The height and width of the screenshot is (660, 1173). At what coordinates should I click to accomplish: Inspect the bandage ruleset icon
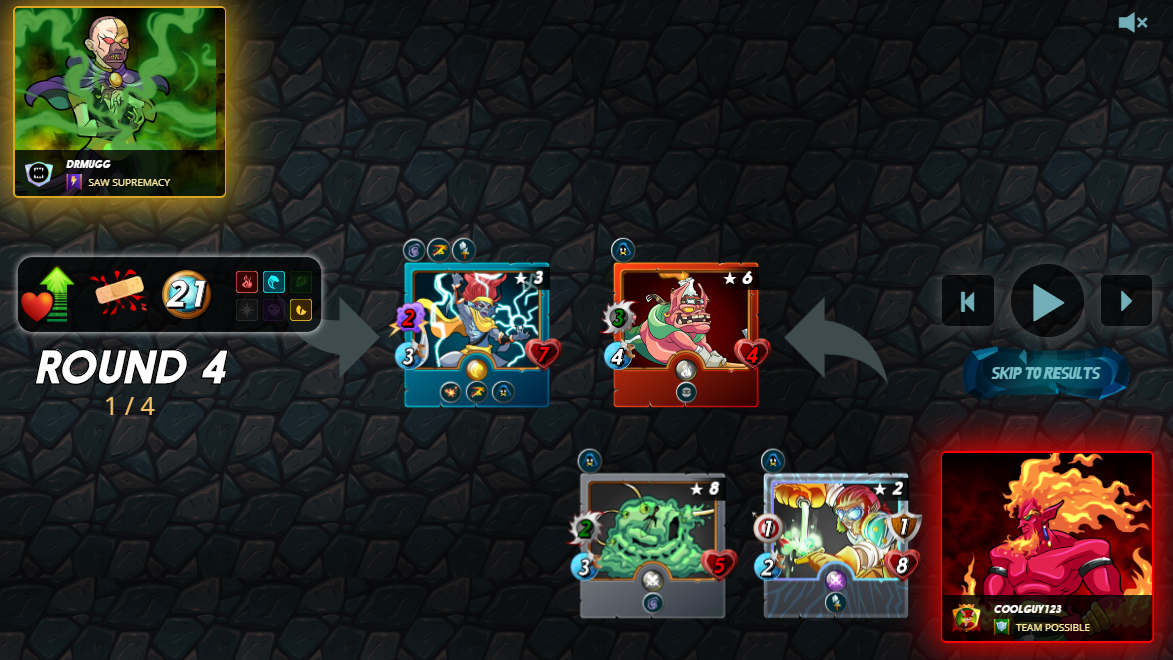pyautogui.click(x=119, y=294)
